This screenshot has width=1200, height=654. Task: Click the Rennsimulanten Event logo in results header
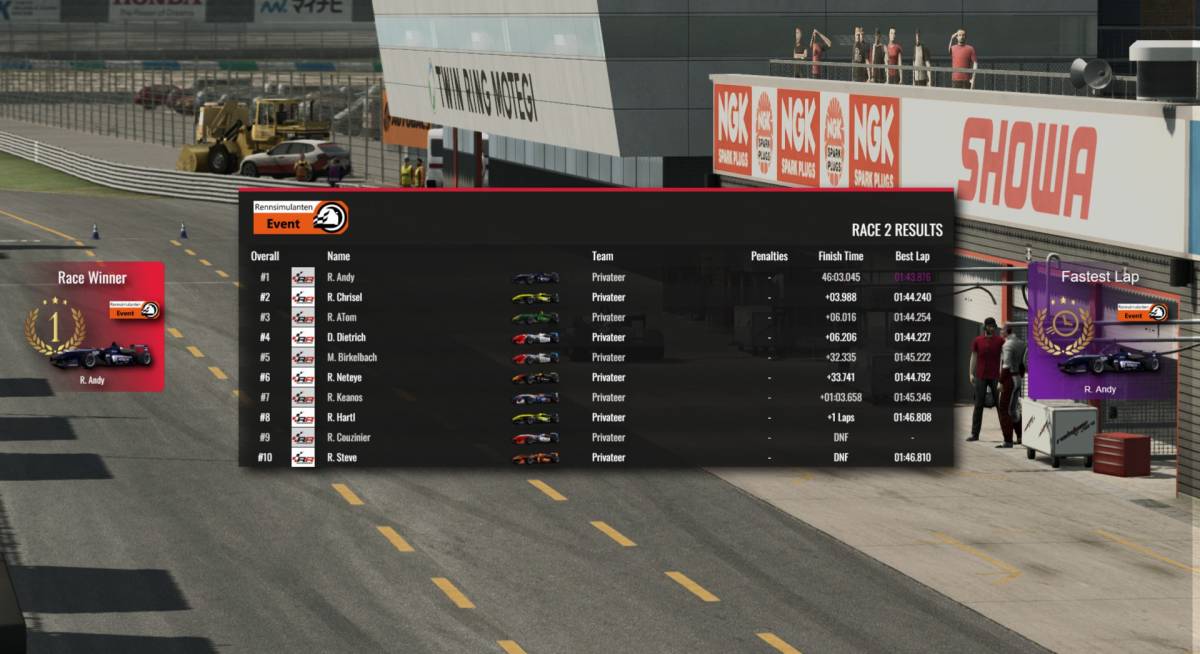[x=300, y=217]
